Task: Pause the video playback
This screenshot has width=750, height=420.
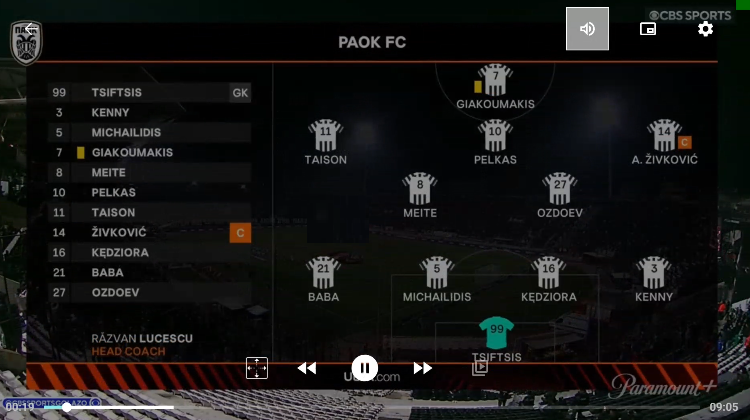Action: pyautogui.click(x=364, y=368)
